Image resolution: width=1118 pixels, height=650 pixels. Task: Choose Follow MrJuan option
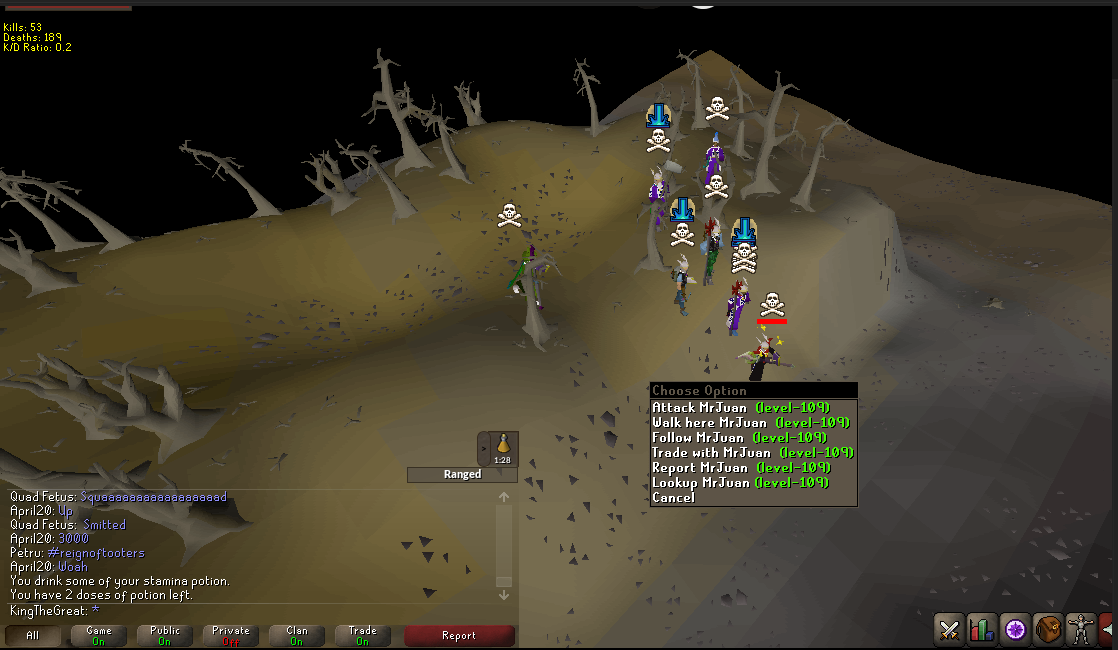738,438
